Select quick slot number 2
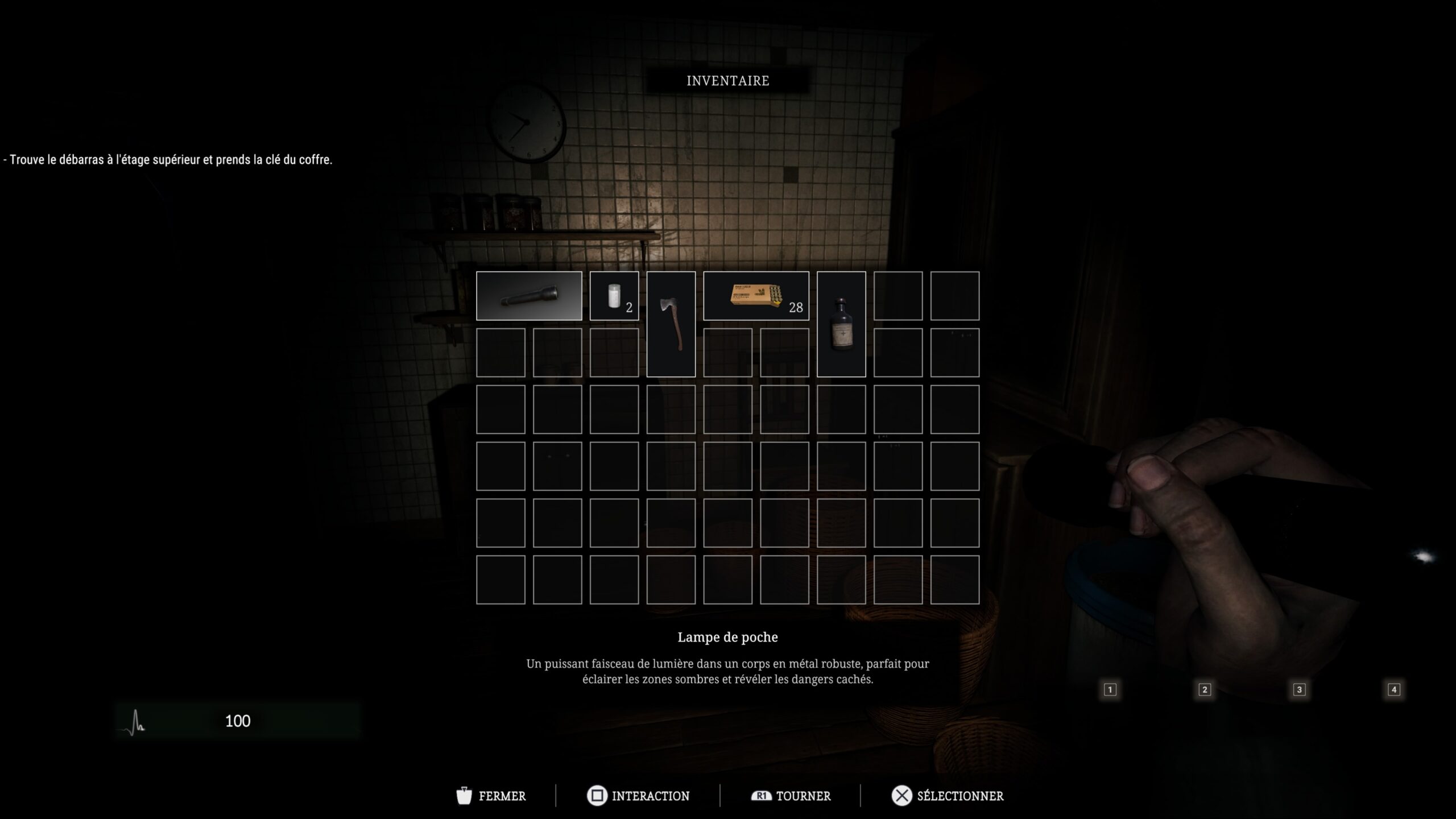Image resolution: width=1456 pixels, height=819 pixels. pos(1205,690)
